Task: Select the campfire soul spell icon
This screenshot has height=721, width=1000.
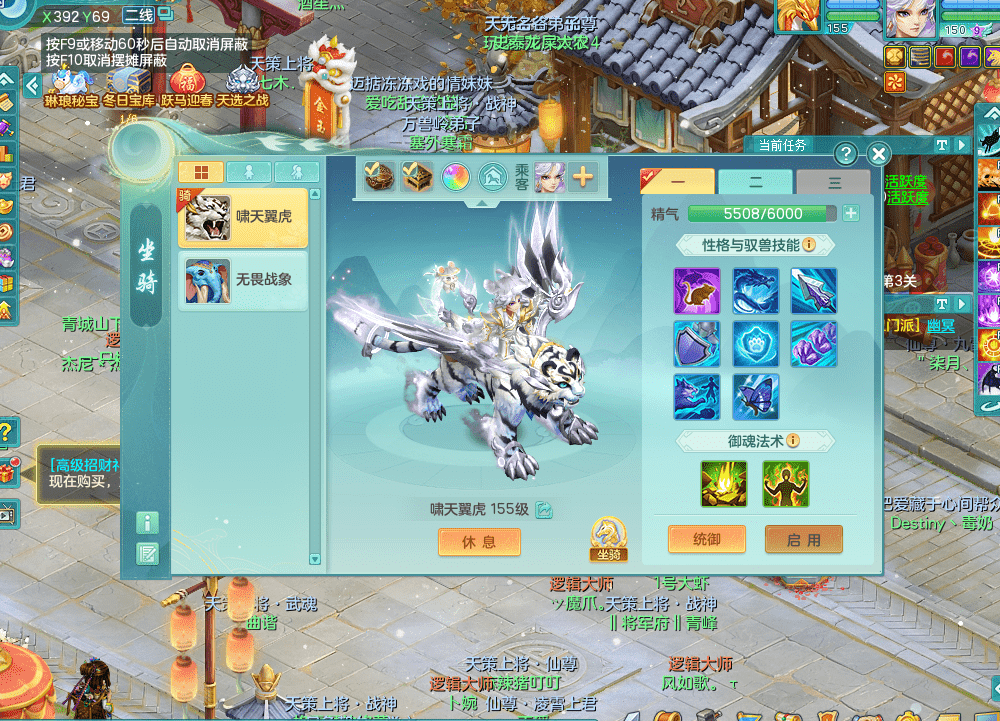Action: click(x=725, y=483)
